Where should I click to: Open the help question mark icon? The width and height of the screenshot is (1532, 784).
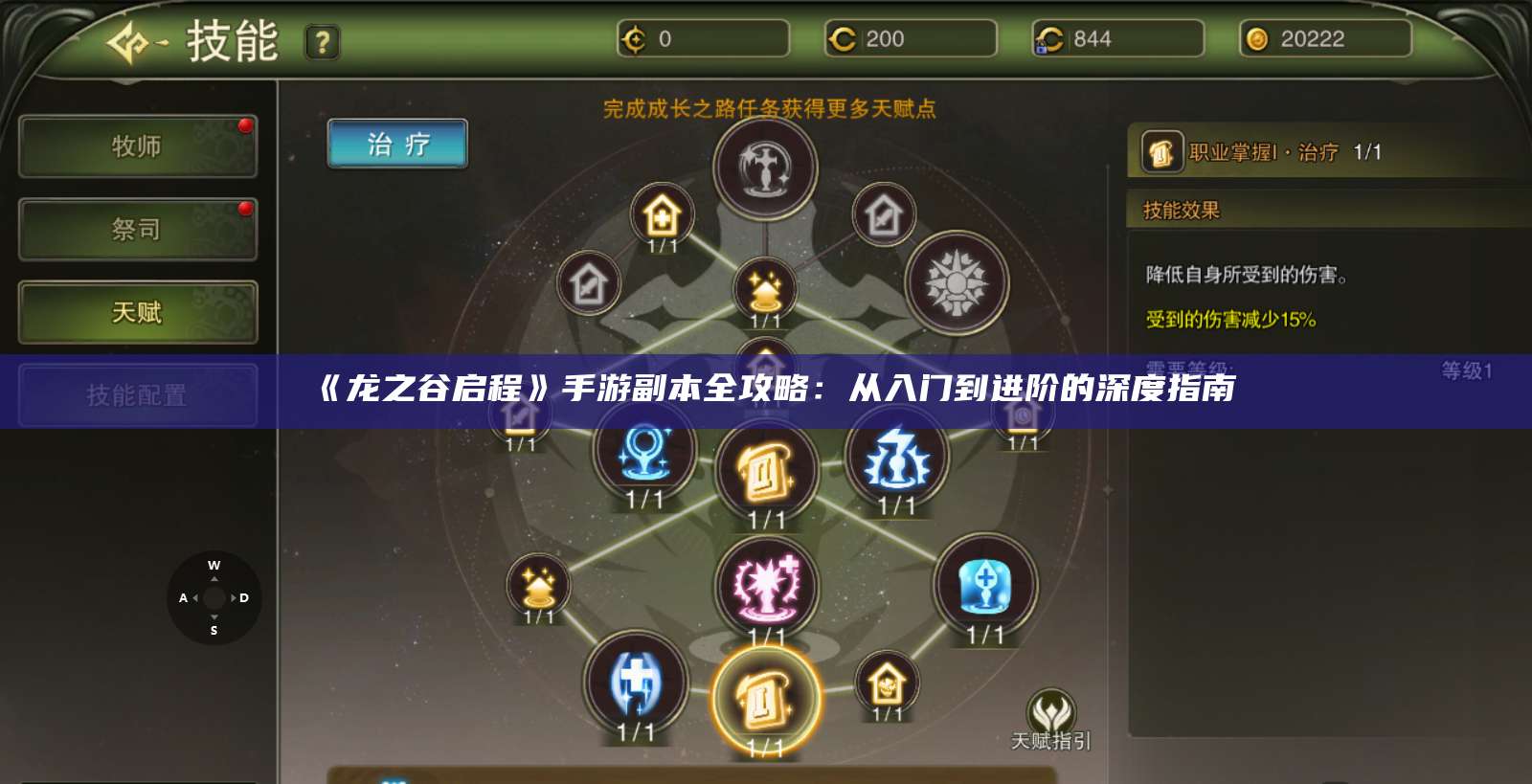coord(323,40)
